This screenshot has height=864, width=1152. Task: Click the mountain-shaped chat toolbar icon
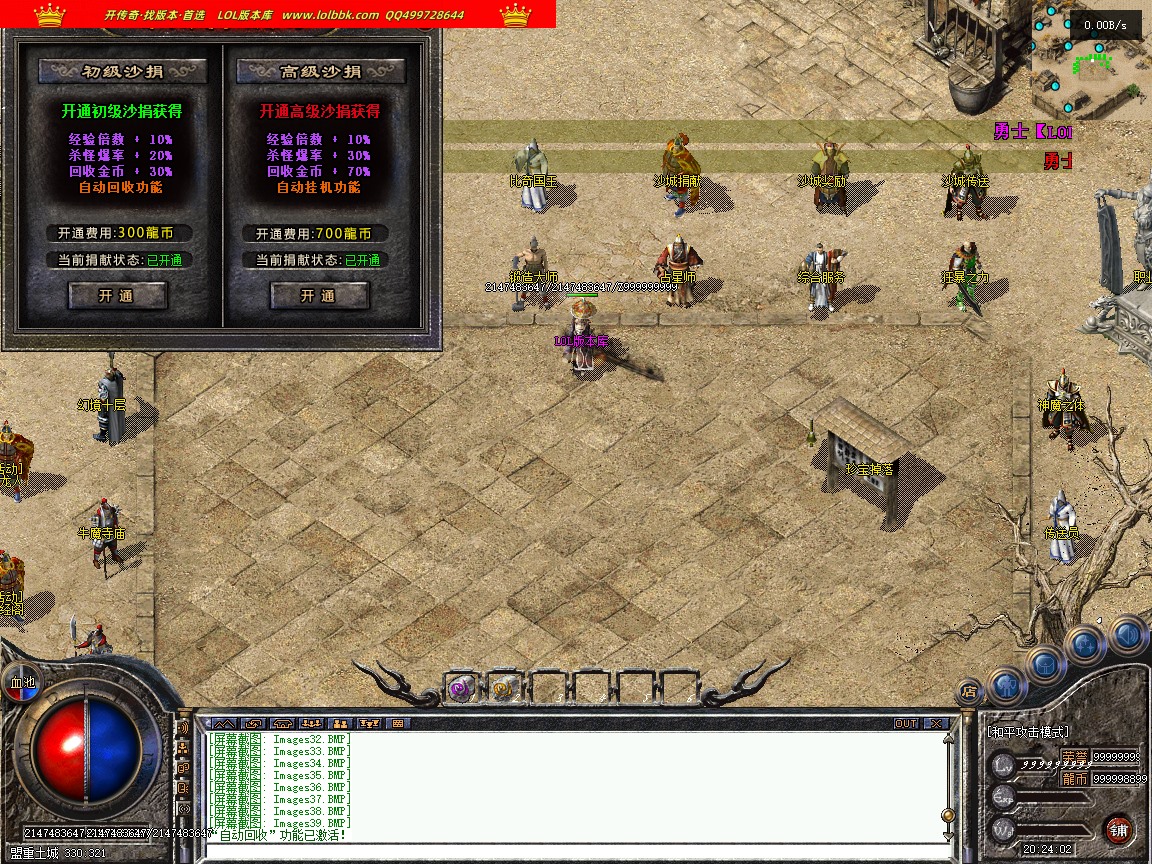[x=222, y=723]
